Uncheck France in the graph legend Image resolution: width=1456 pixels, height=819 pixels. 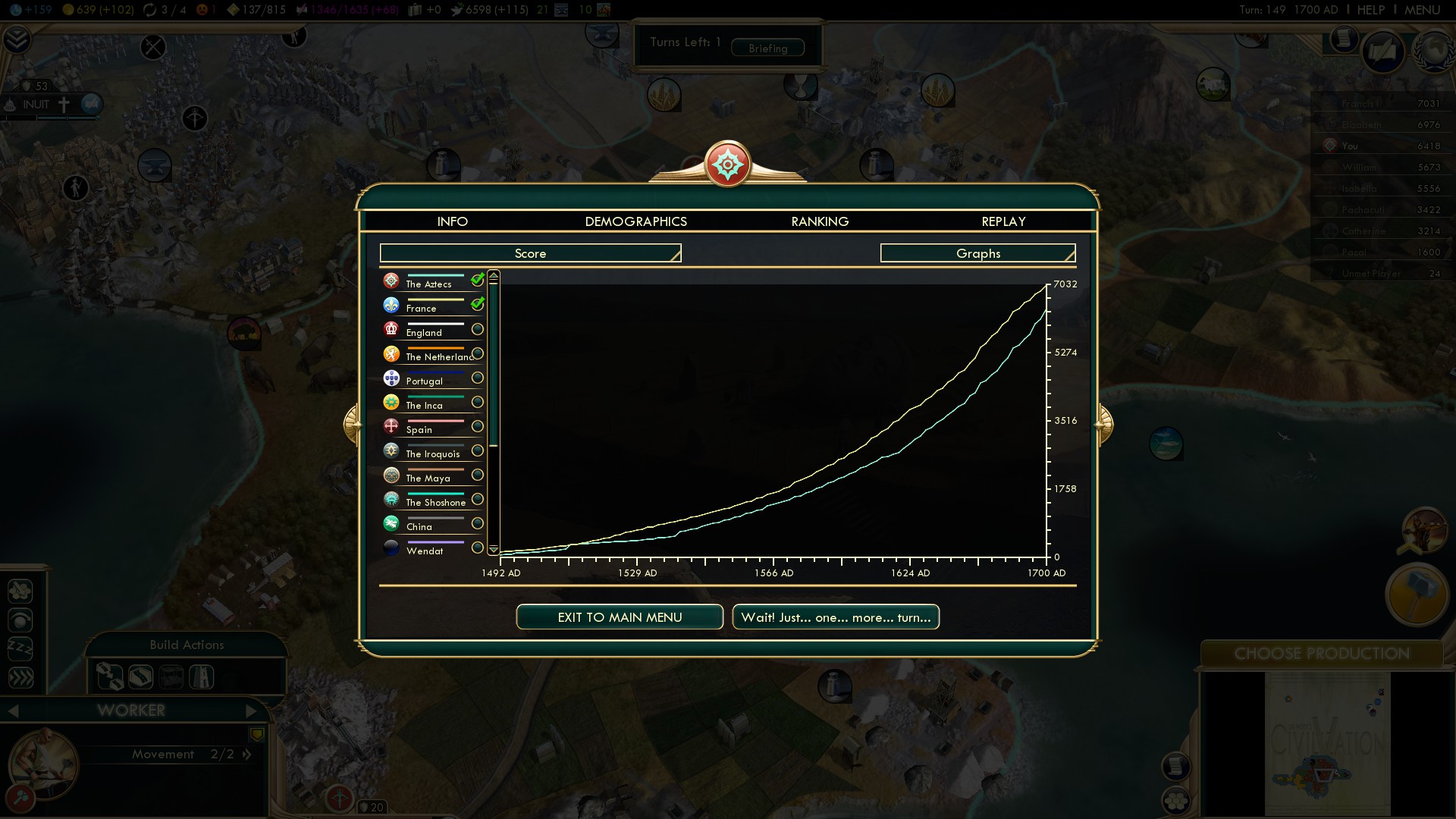(x=477, y=305)
